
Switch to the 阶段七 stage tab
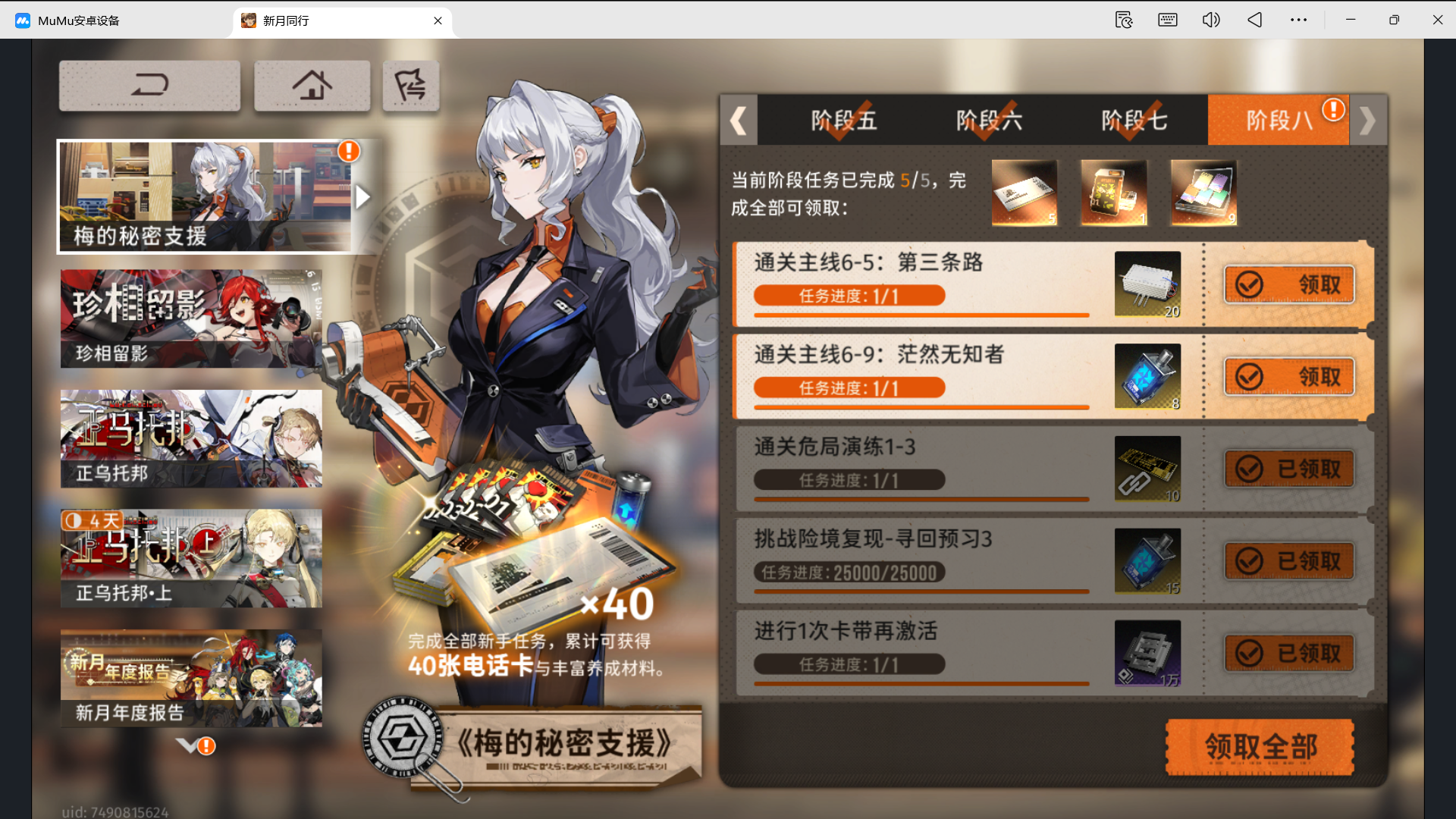point(1134,120)
